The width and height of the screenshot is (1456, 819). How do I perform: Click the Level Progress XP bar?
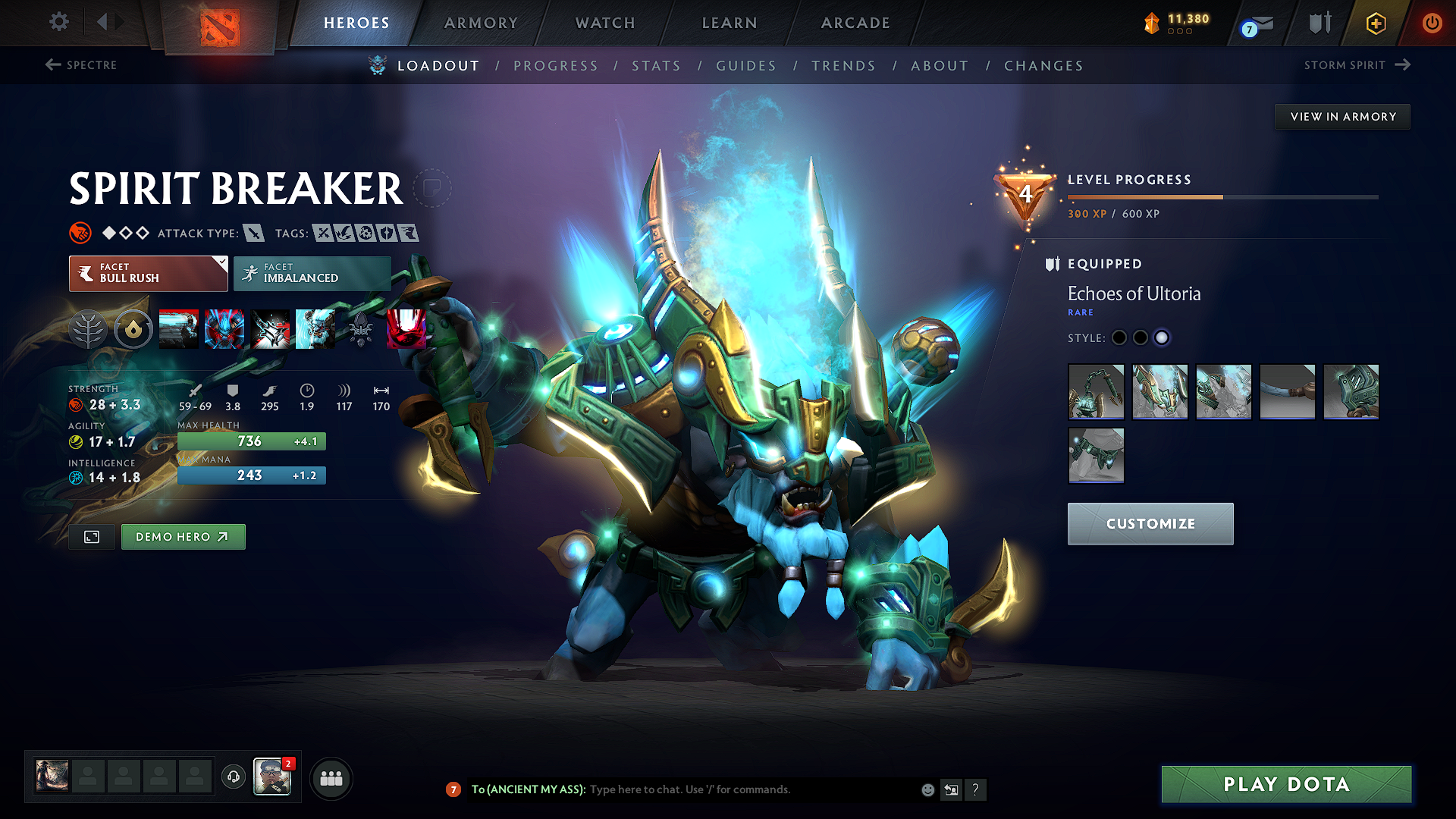coord(1221,196)
